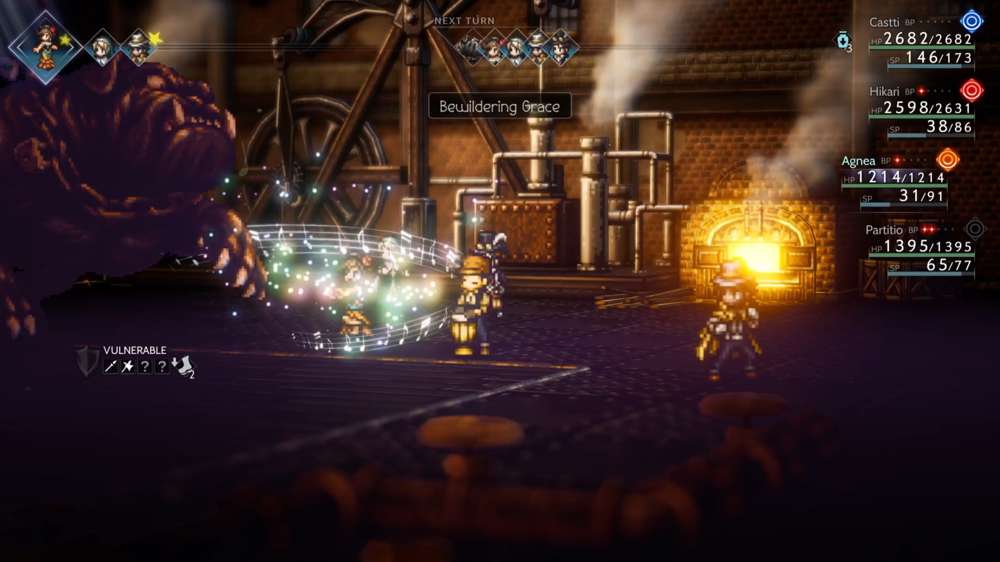Image resolution: width=1000 pixels, height=562 pixels.
Task: Click Agnea's orange latent power gauge
Action: (x=947, y=159)
